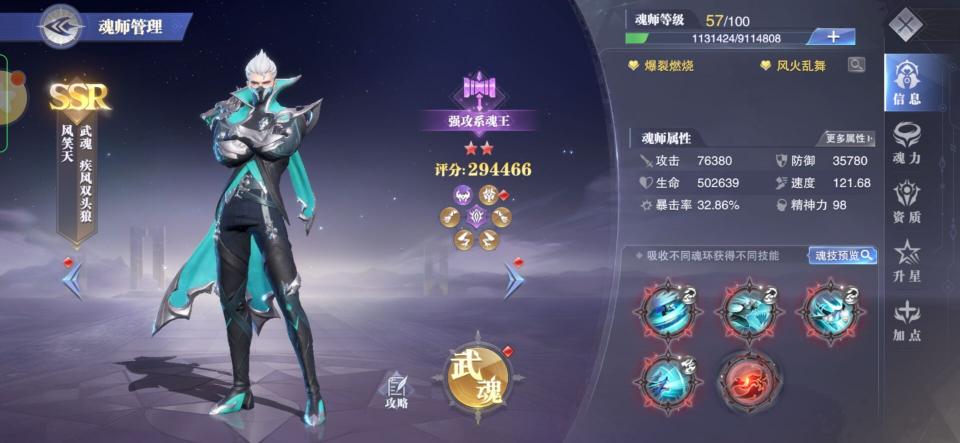
Task: Click the back arrow beside 魂师管理
Action: pyautogui.click(x=59, y=26)
